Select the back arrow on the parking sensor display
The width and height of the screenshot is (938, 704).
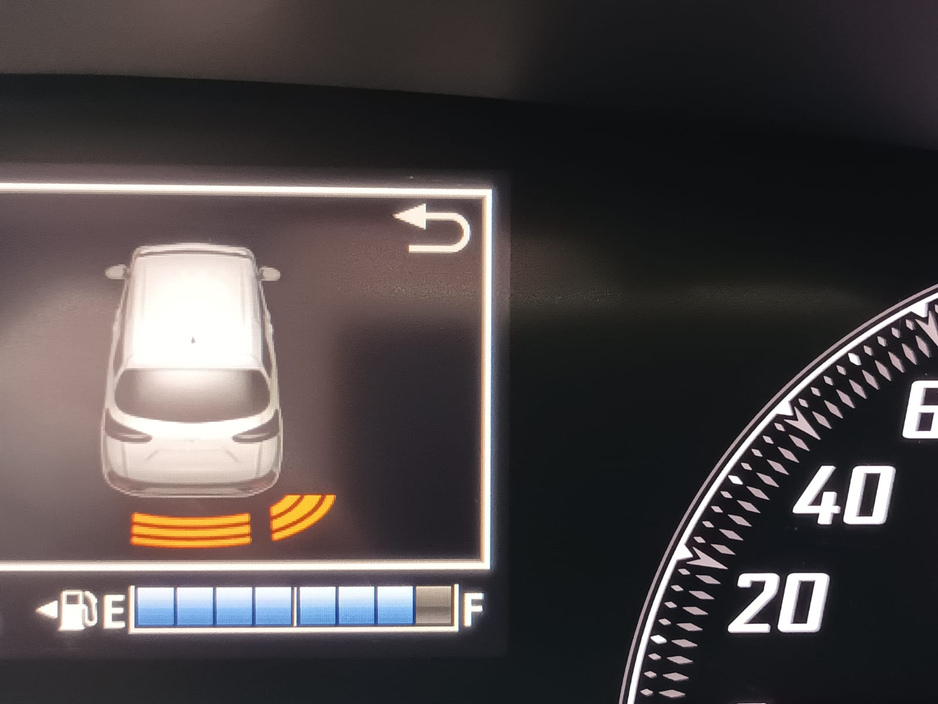[433, 229]
